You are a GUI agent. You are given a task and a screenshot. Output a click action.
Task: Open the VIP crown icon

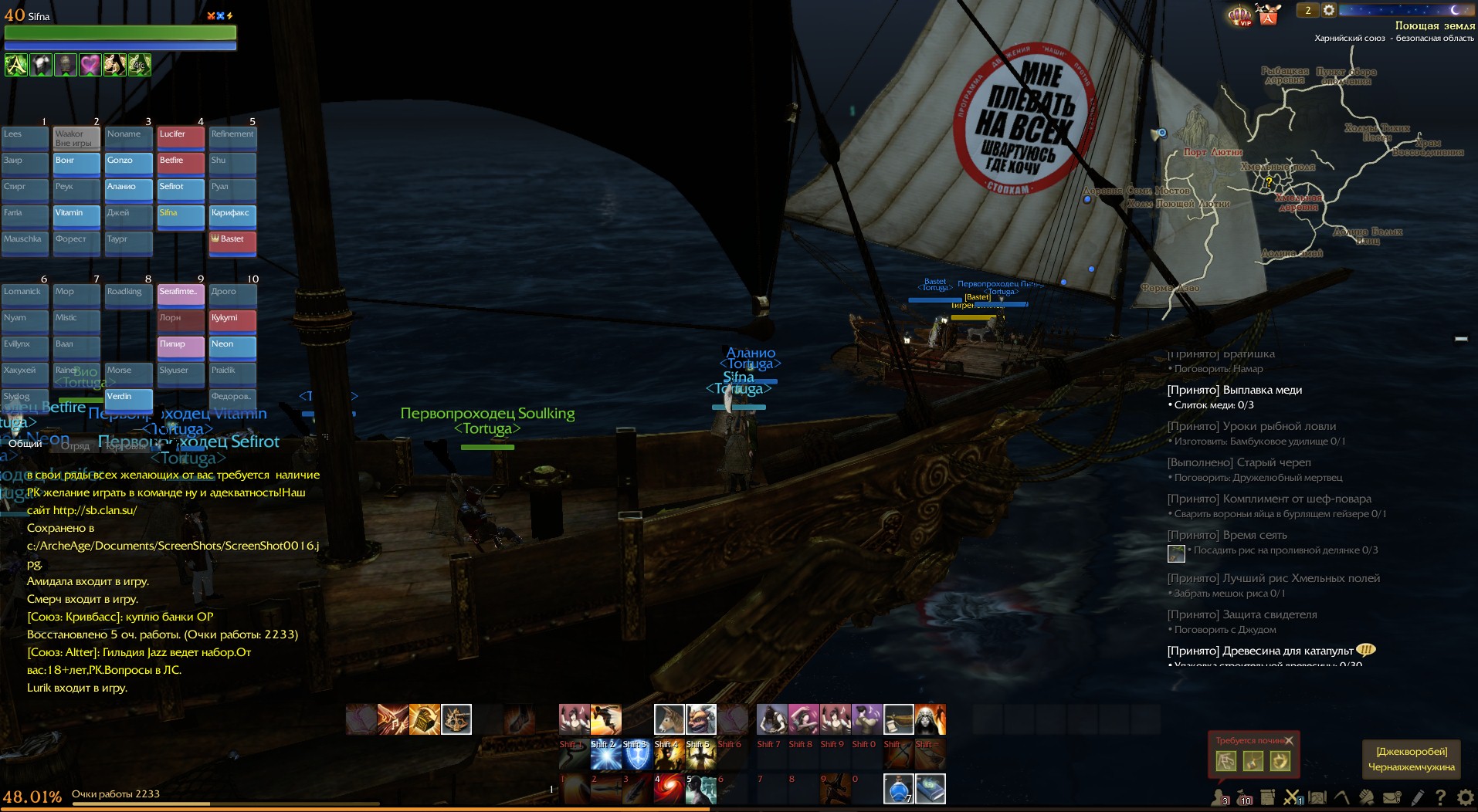(1239, 14)
